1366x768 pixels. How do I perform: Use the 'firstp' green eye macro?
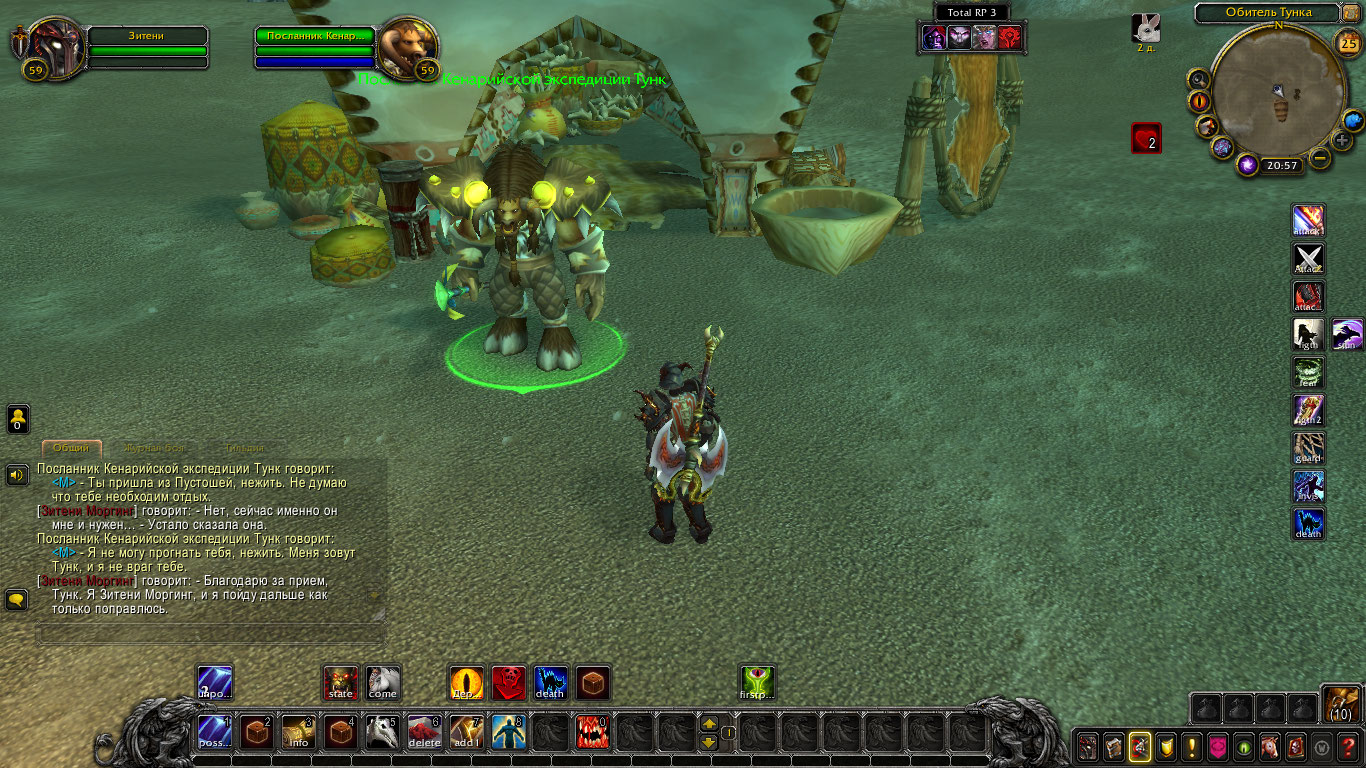click(x=757, y=683)
